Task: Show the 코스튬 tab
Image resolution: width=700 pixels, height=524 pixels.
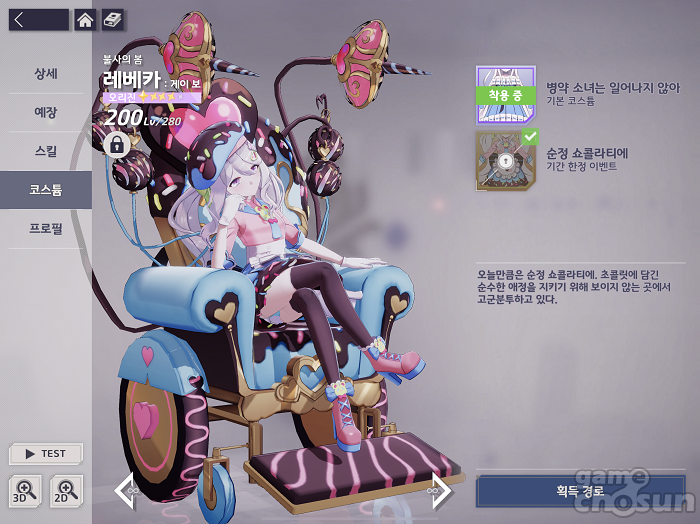Action: [46, 189]
